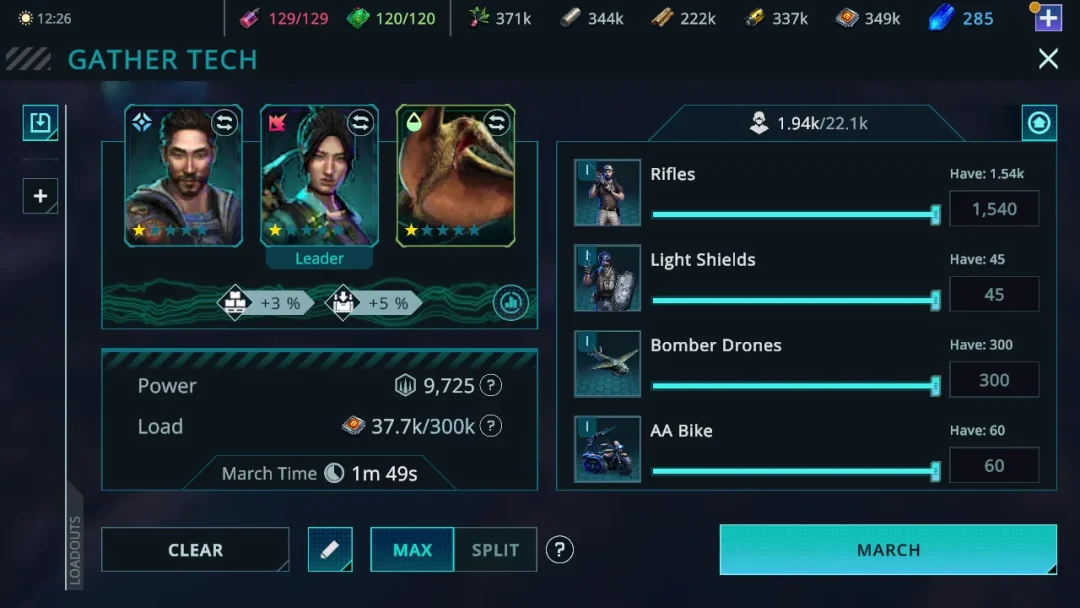Edit the AA Bike quantity field
The height and width of the screenshot is (608, 1080).
click(x=993, y=466)
